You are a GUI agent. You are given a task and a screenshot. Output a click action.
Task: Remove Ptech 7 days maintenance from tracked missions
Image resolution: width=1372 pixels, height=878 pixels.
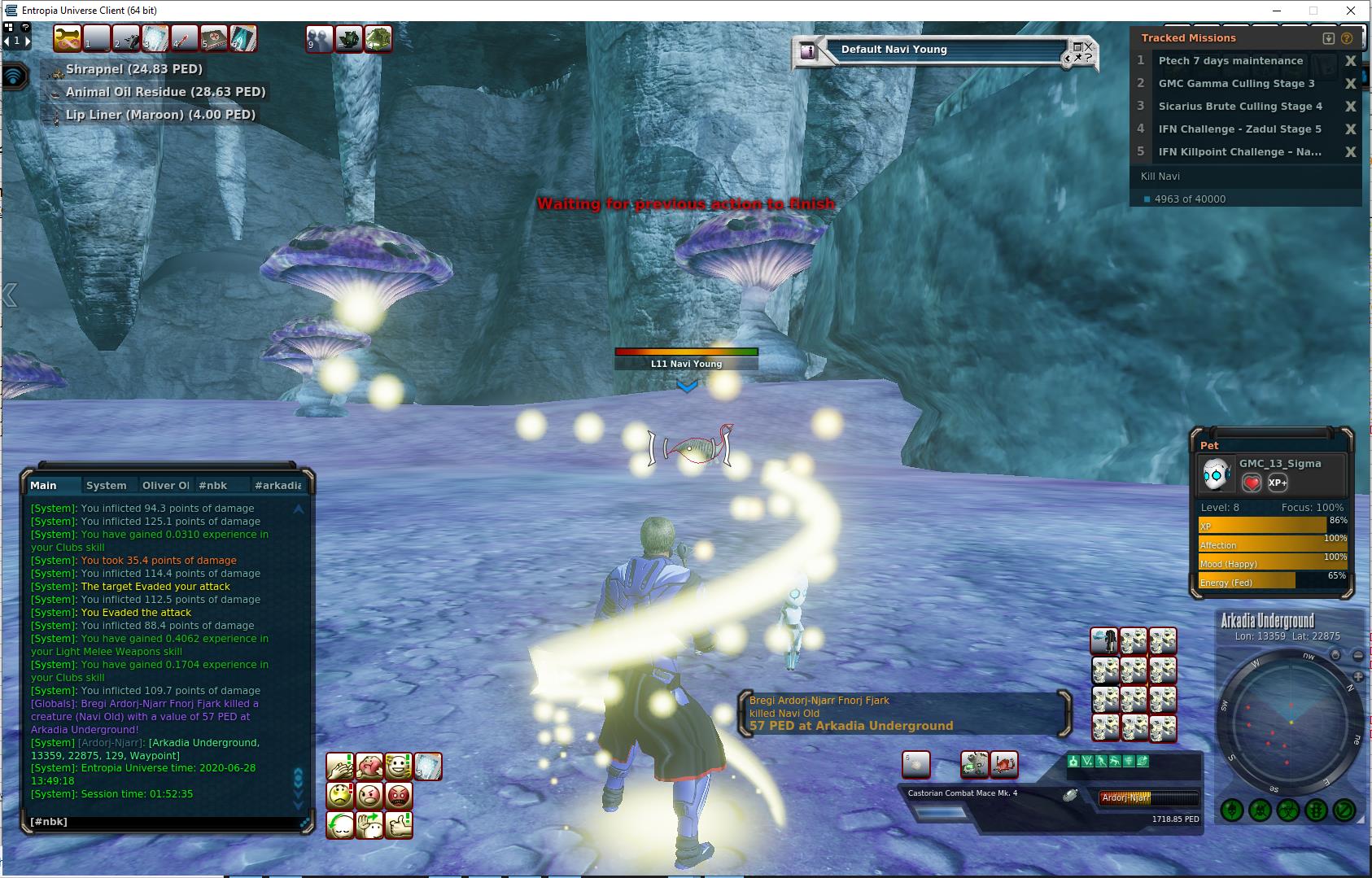(x=1351, y=61)
